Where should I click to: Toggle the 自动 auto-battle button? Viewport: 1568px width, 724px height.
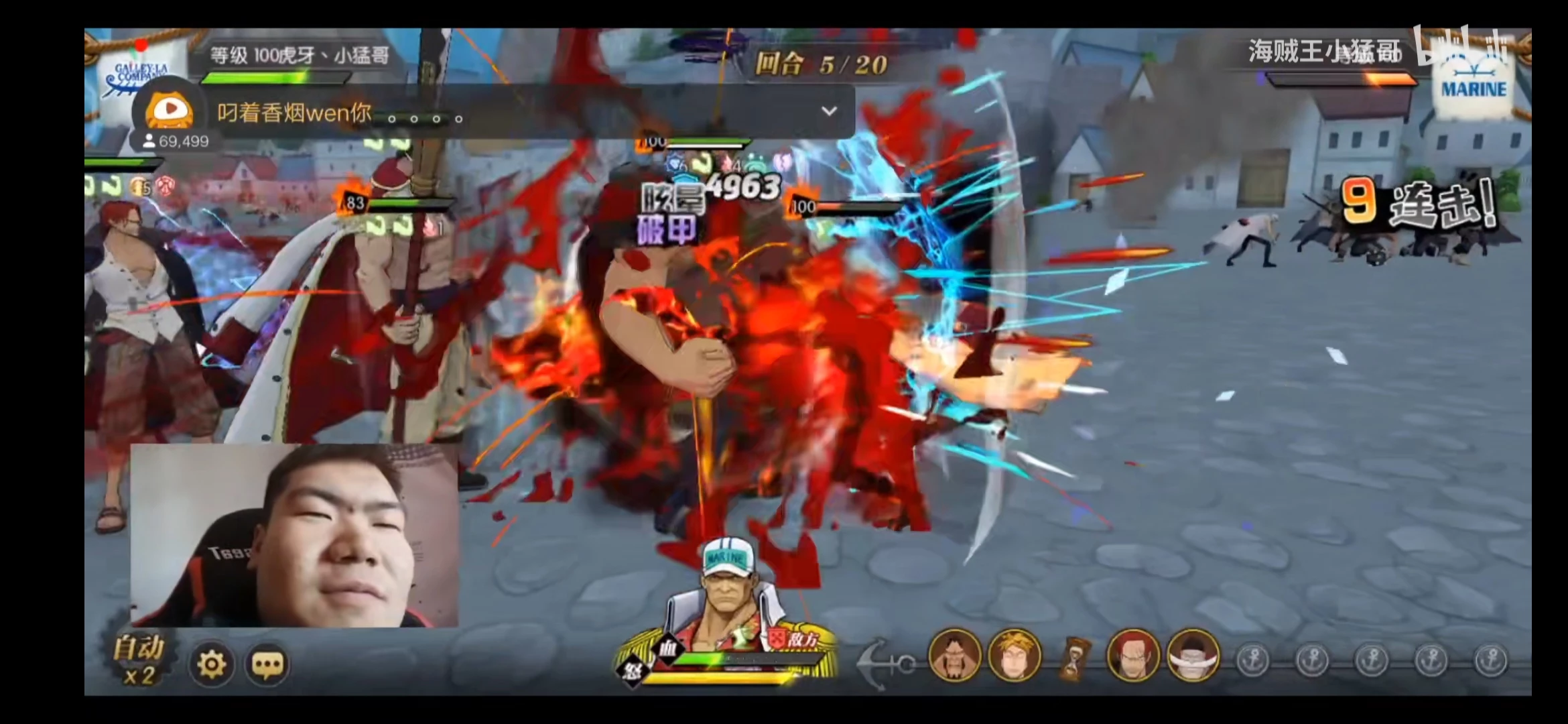tap(139, 660)
